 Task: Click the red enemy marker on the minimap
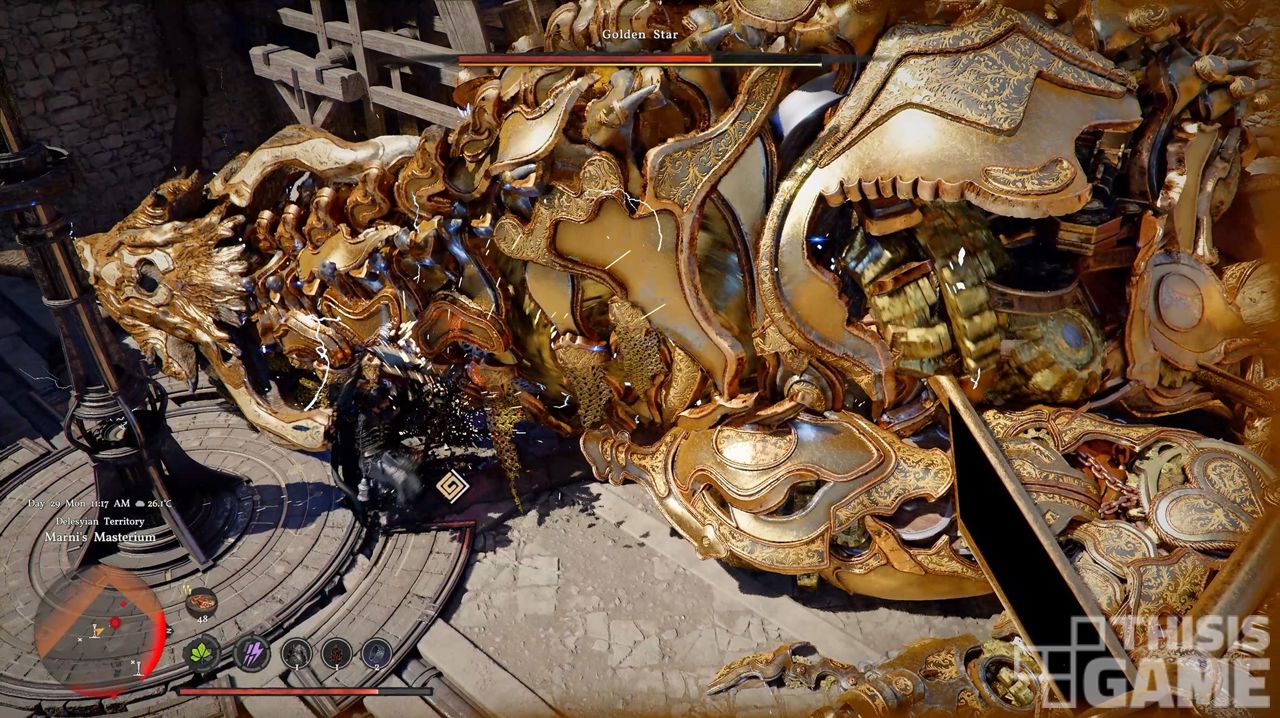pos(115,622)
